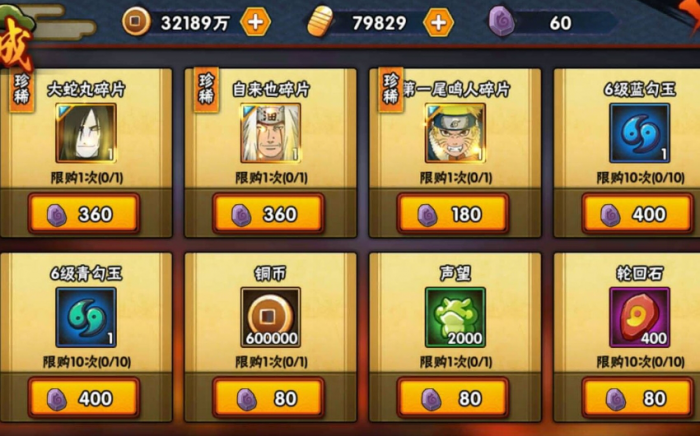Tap the plus button beside 79829 gold ingots
The width and height of the screenshot is (700, 436).
point(438,21)
